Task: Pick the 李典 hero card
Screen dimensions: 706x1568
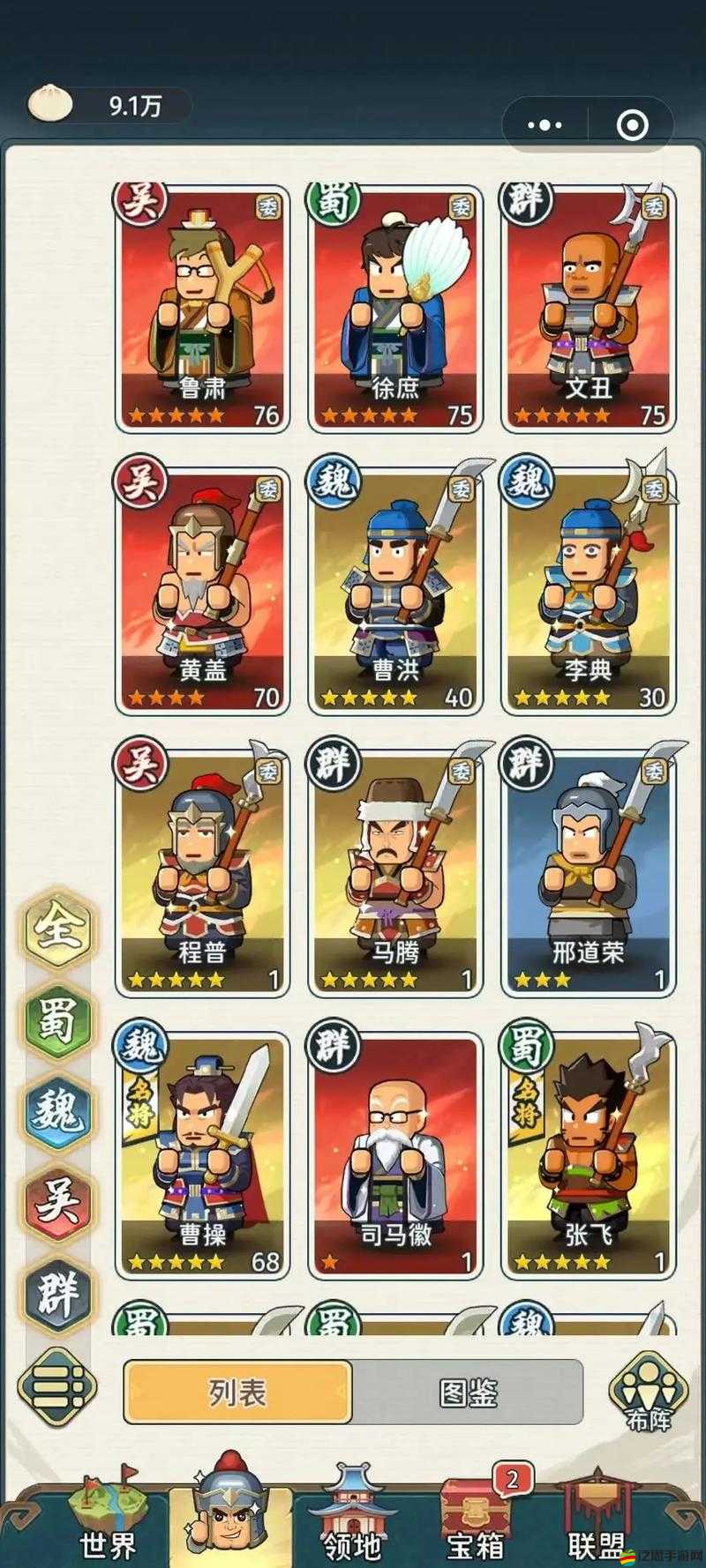Action: click(x=589, y=591)
